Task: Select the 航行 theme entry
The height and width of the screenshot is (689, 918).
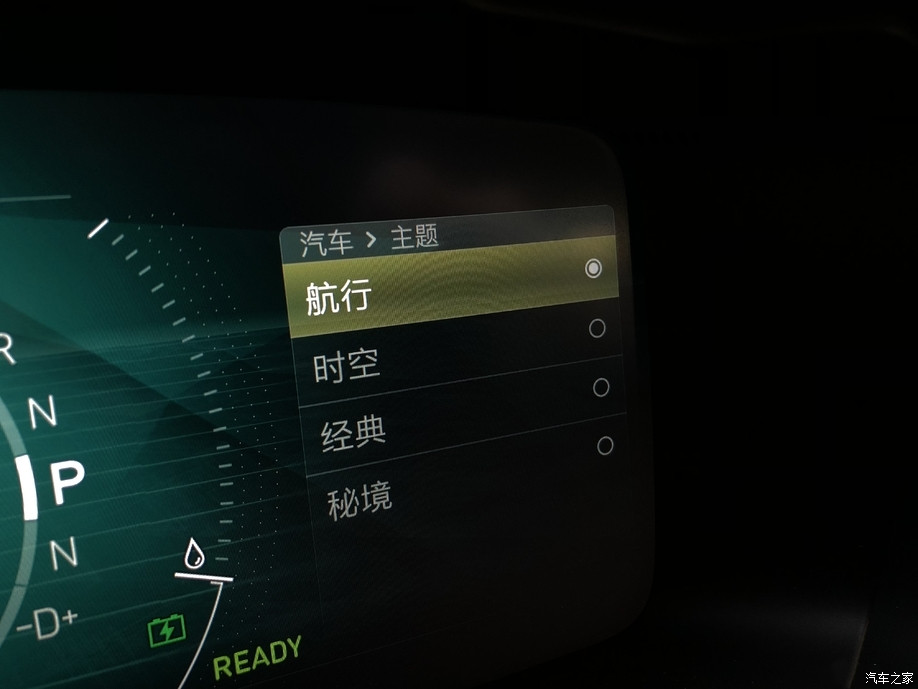Action: 339,297
